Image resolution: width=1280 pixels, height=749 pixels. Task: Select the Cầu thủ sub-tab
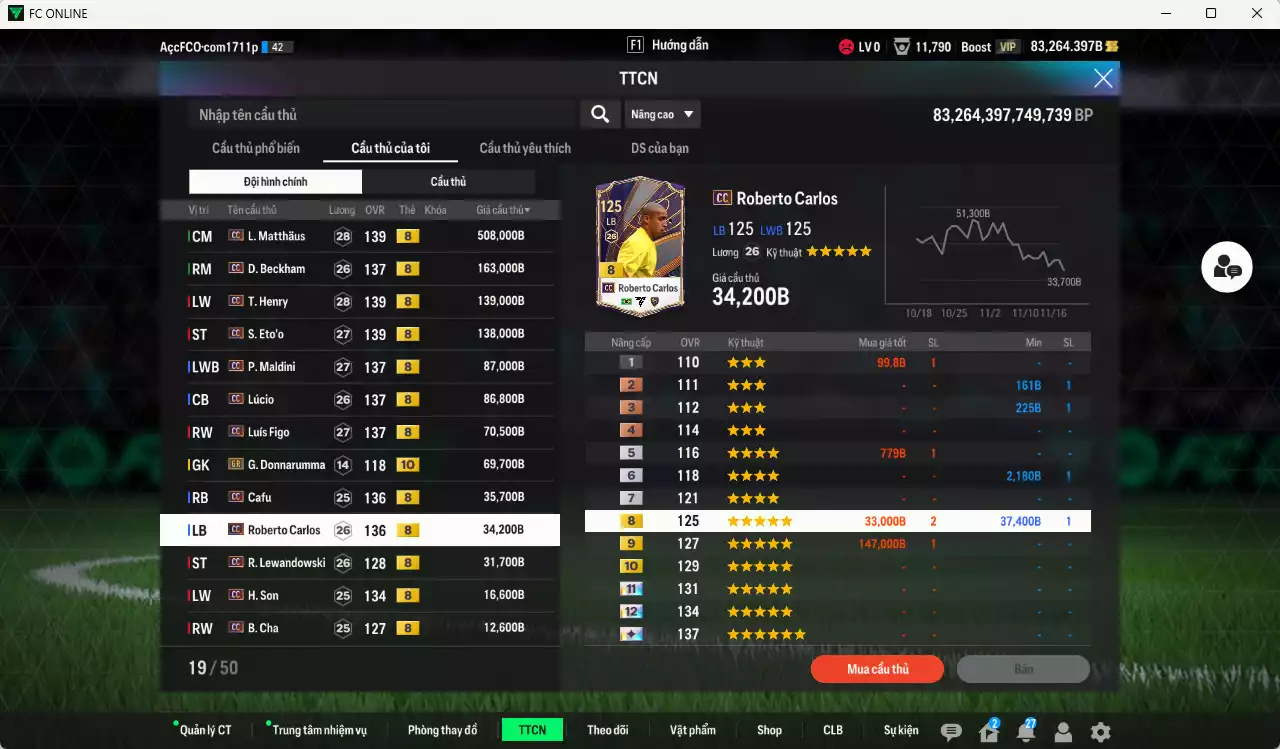[448, 181]
